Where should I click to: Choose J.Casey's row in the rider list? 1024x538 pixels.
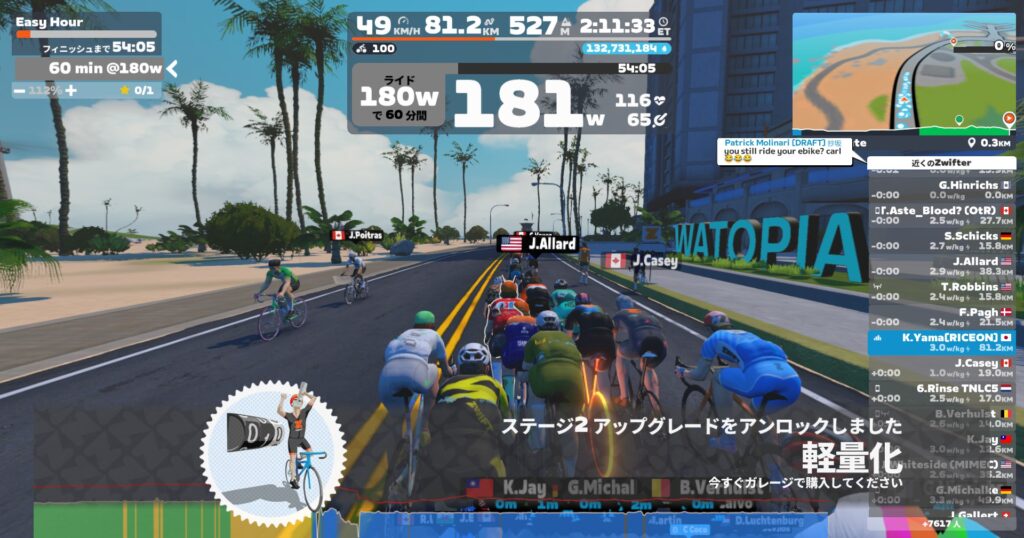click(941, 368)
